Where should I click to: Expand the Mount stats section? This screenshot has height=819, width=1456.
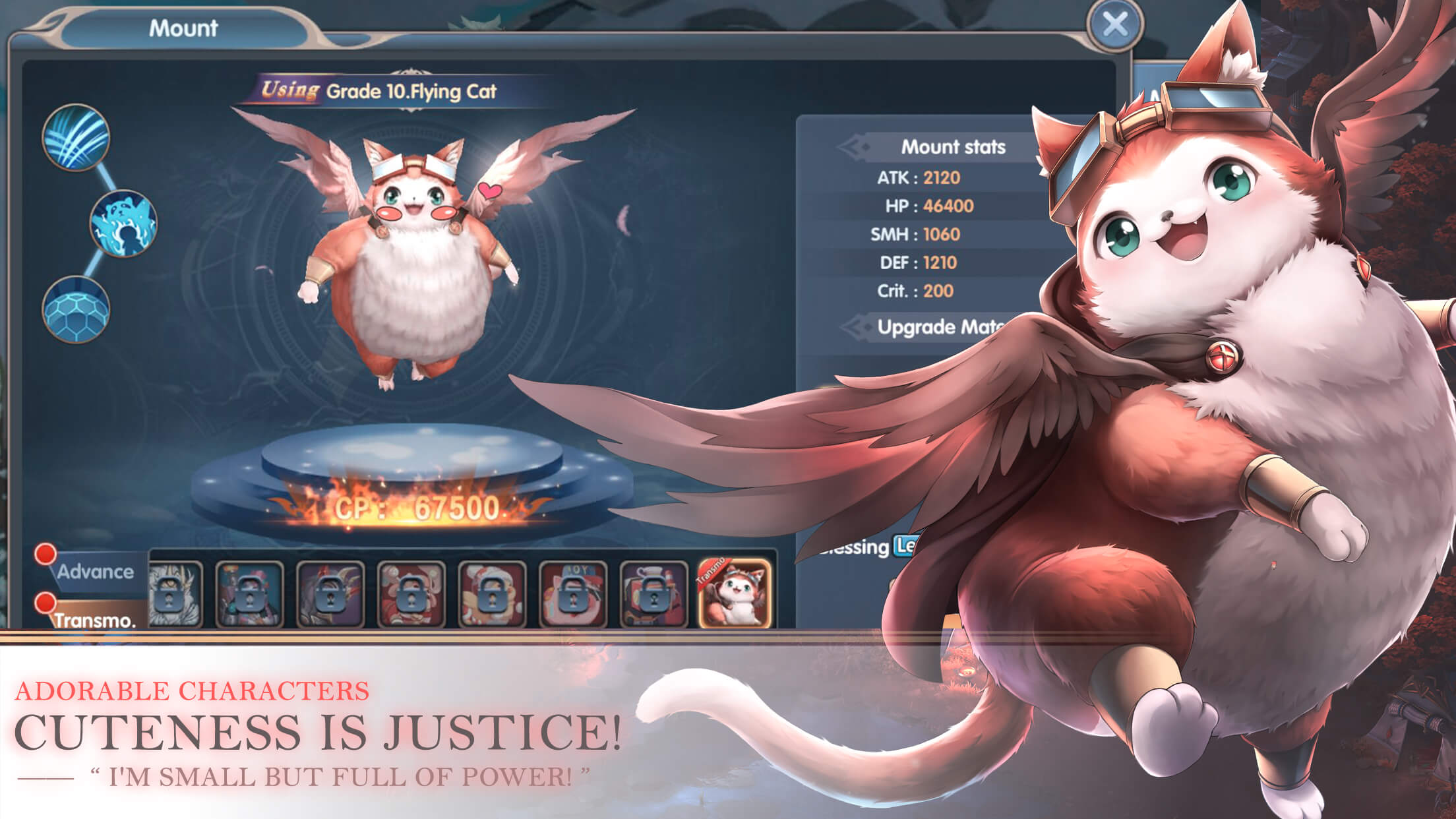click(x=955, y=146)
